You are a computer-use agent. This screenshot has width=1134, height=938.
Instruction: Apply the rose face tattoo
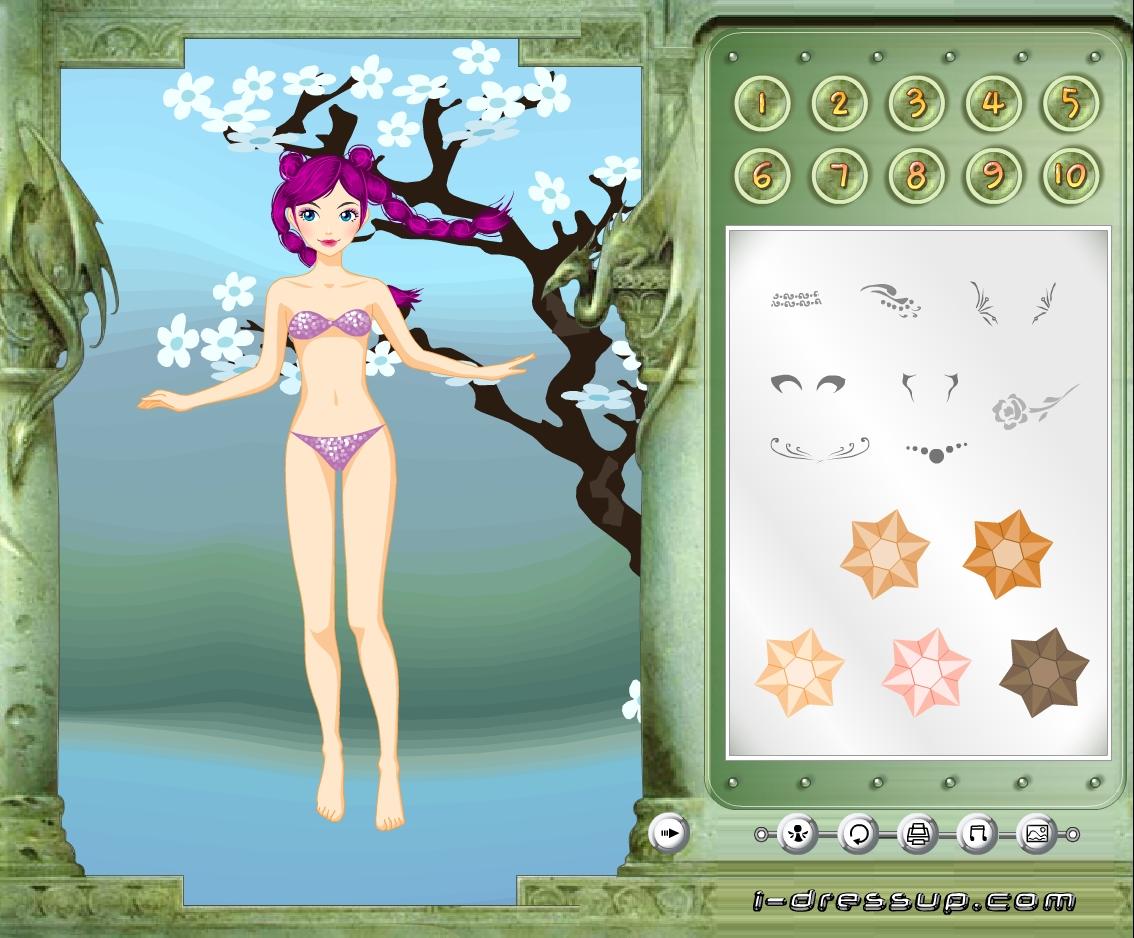click(1033, 406)
